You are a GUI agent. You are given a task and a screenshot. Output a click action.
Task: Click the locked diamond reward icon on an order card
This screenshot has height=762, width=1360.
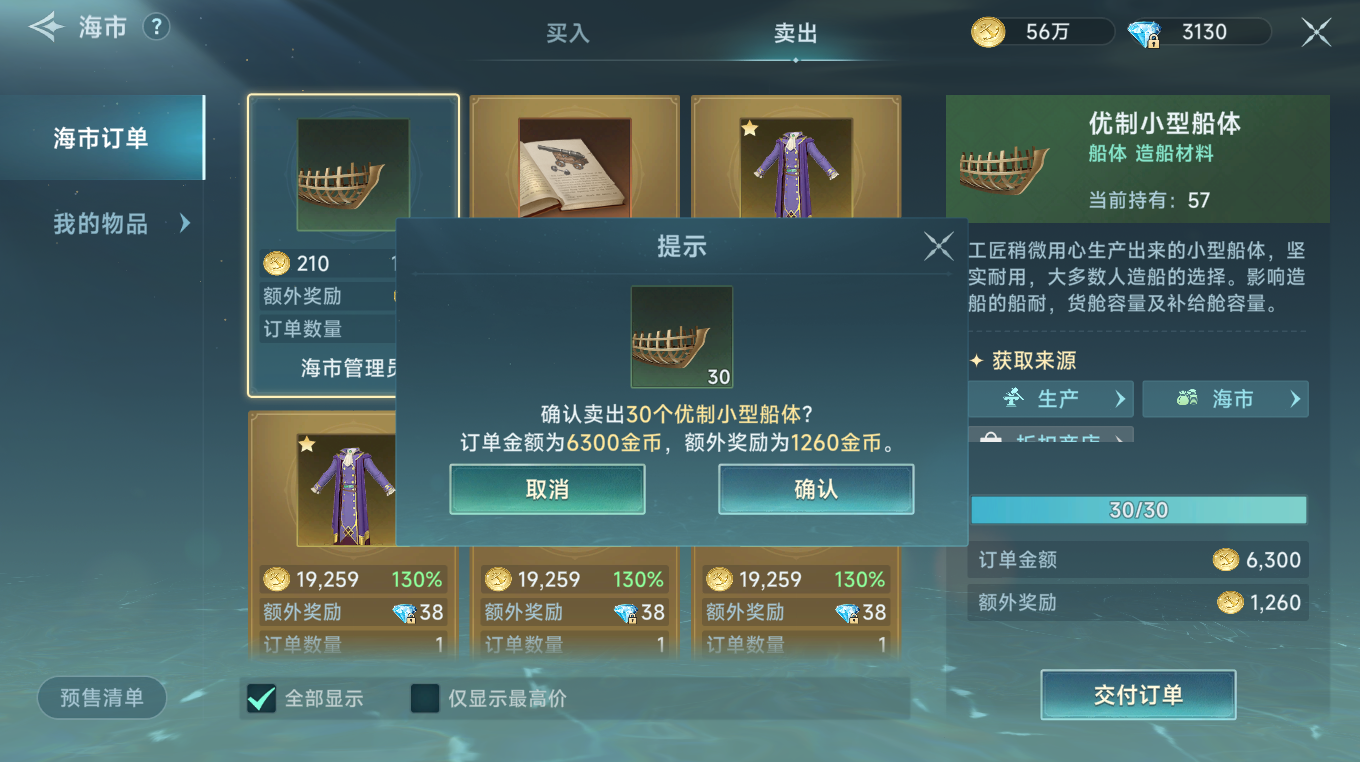(x=410, y=610)
